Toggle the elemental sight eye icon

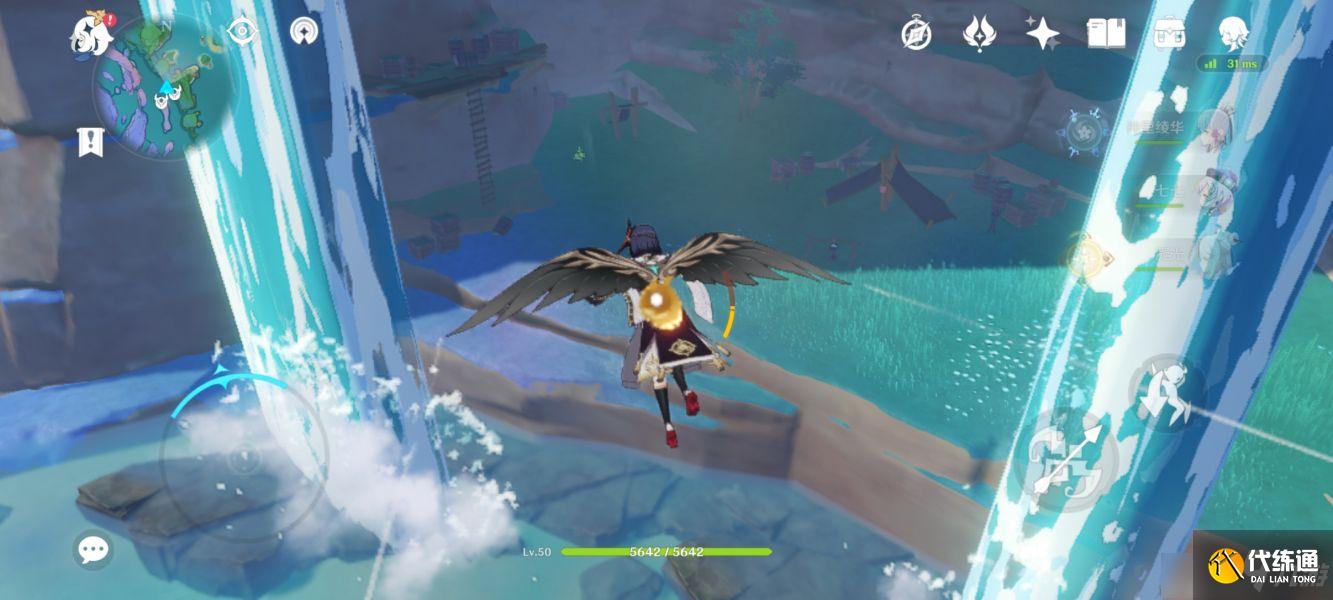[x=242, y=32]
